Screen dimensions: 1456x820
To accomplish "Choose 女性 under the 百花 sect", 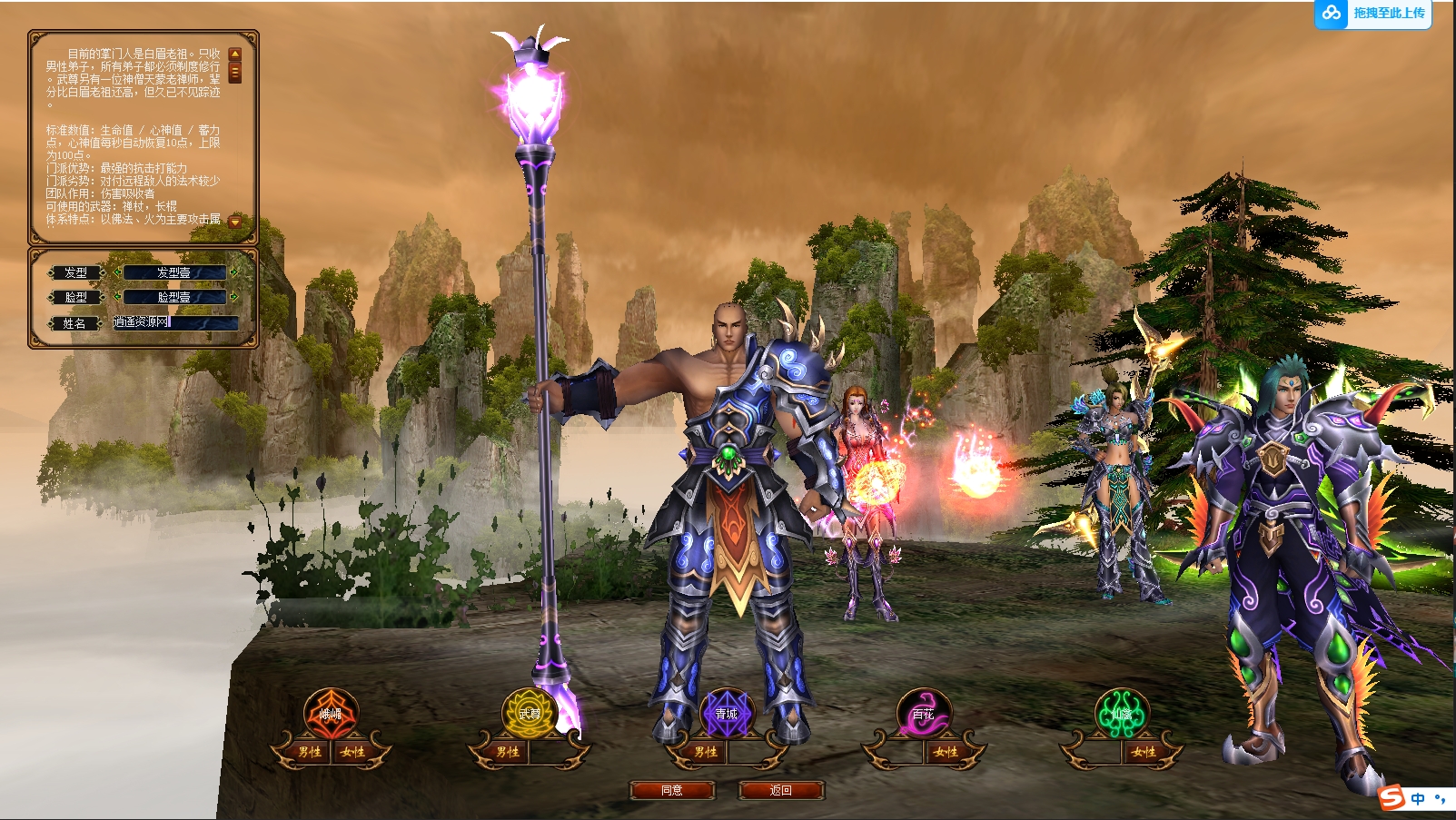I will click(x=946, y=752).
